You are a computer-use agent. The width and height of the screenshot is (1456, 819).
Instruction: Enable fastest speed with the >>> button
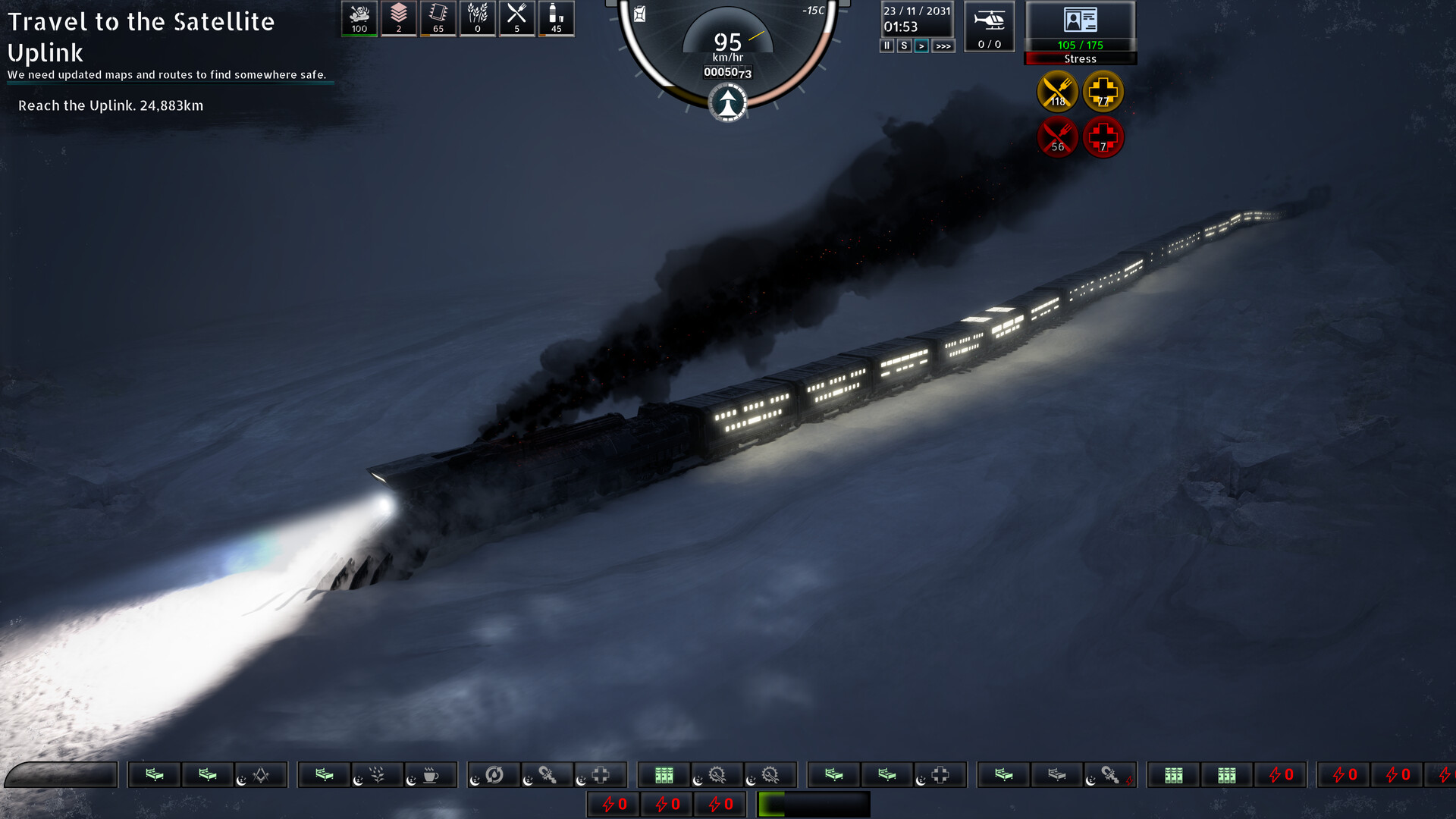tap(942, 46)
